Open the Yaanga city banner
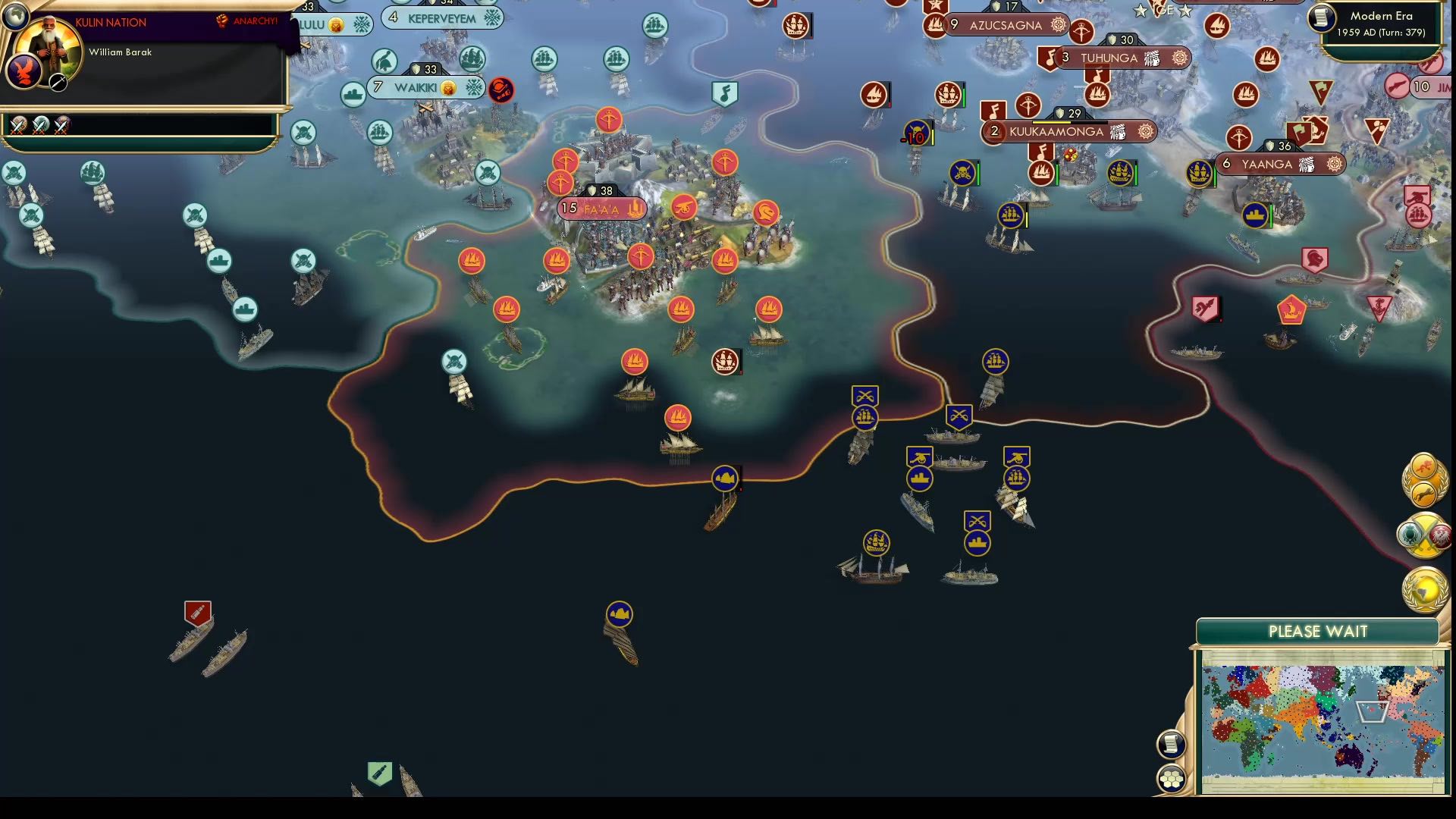 [x=1280, y=162]
